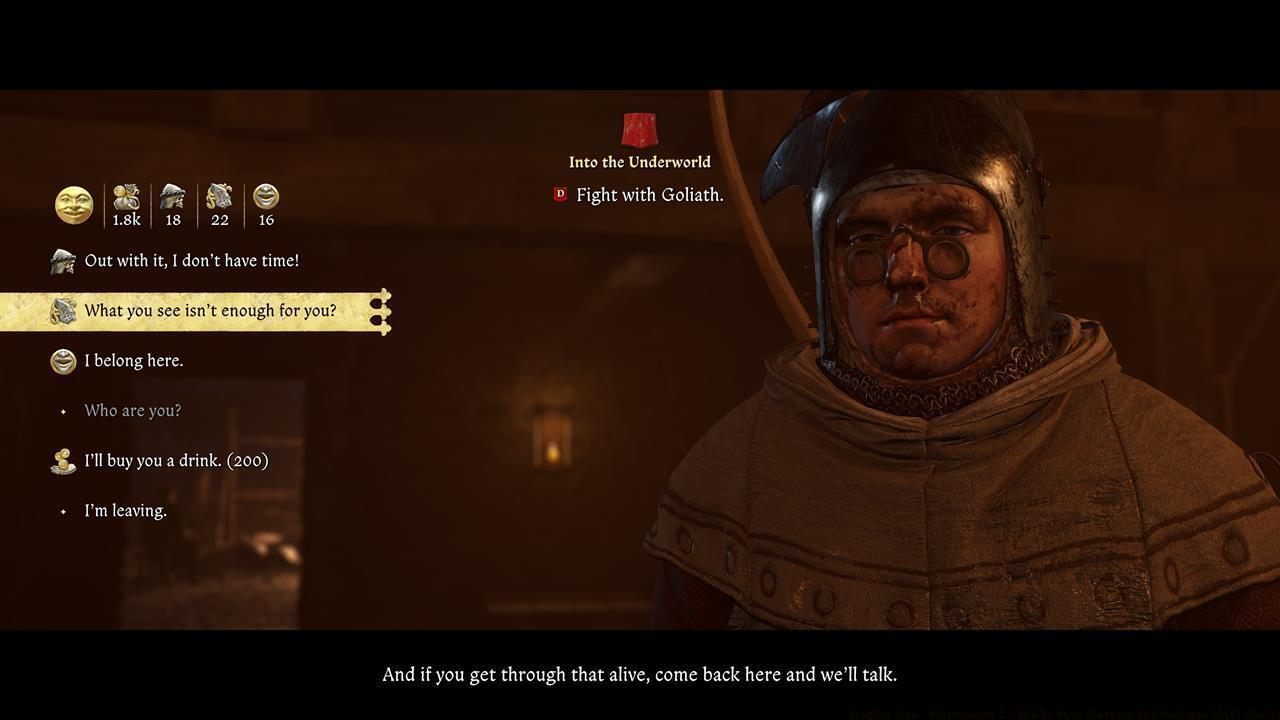This screenshot has width=1280, height=720.
Task: Click the coins icon beside the drink option
Action: (62, 460)
